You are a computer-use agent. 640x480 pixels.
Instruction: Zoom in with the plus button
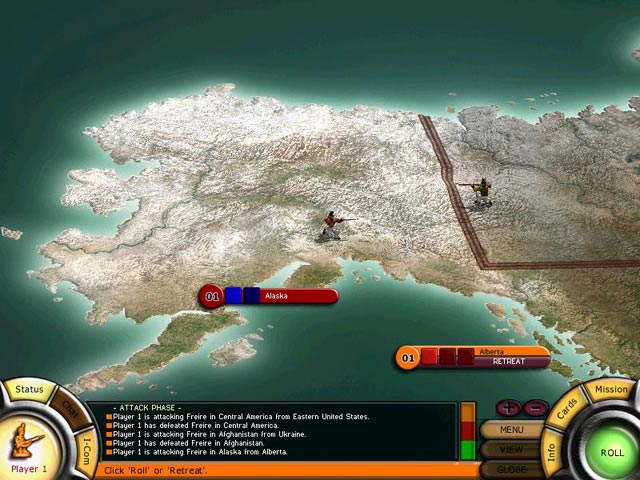507,408
